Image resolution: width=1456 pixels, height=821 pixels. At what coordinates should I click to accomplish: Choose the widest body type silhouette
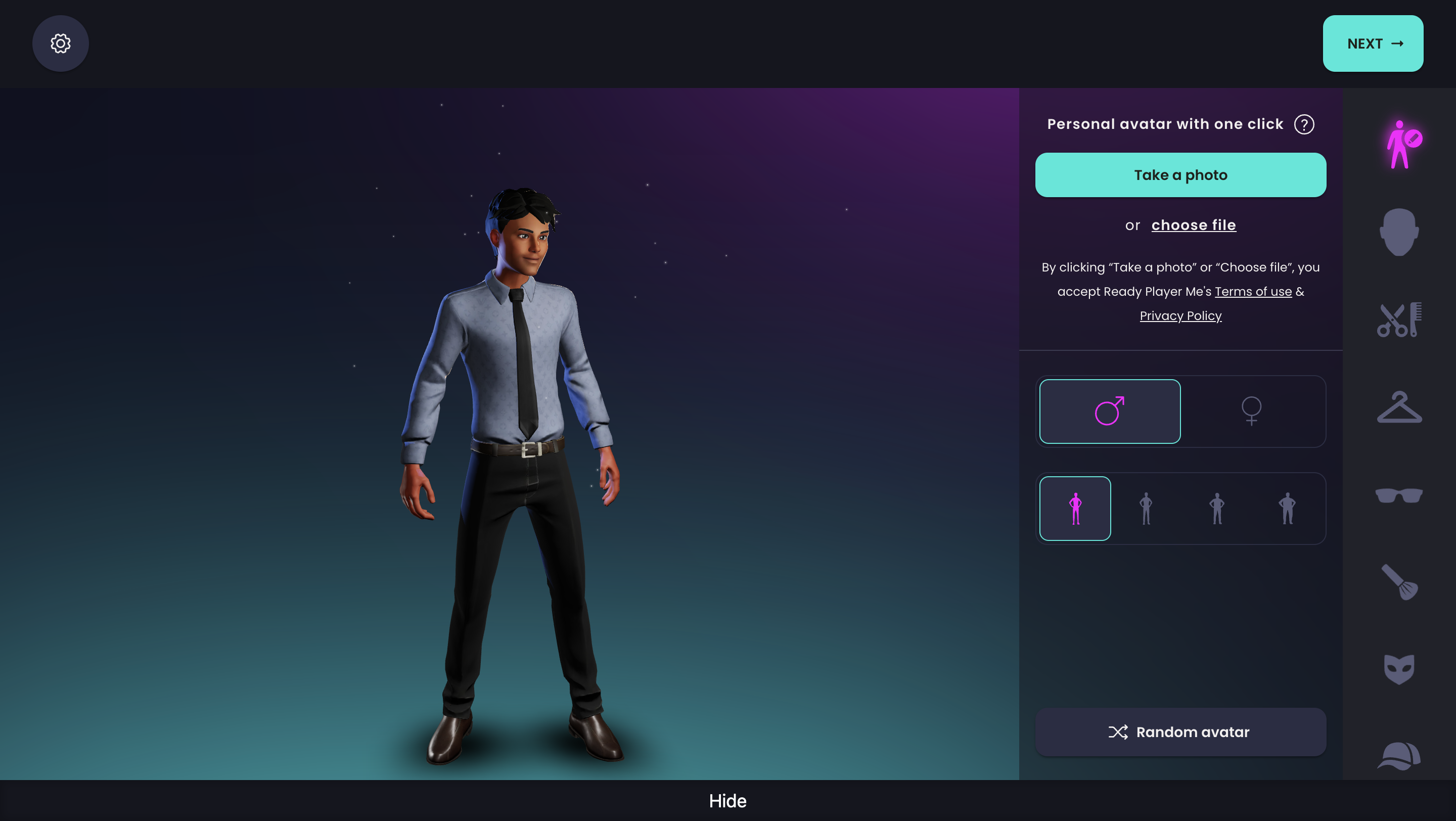click(x=1287, y=509)
